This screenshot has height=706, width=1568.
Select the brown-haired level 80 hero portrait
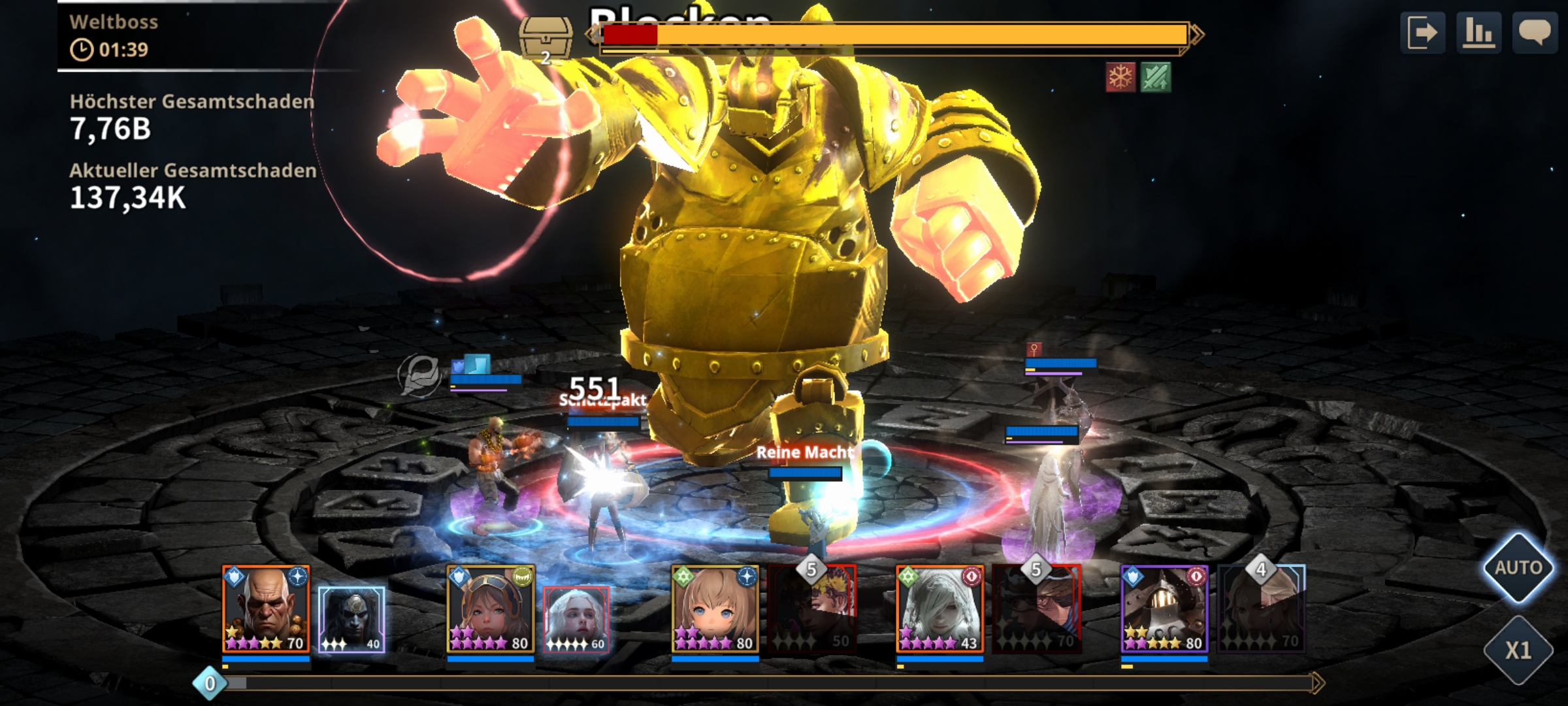715,609
